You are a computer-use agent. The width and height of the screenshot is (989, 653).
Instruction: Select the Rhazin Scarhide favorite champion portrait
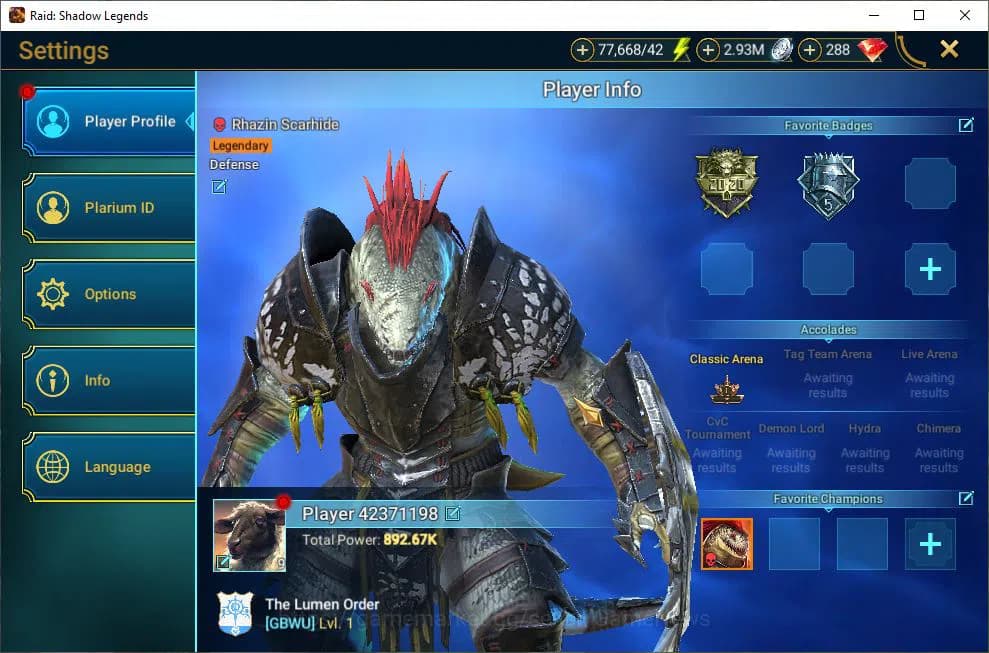click(x=726, y=543)
